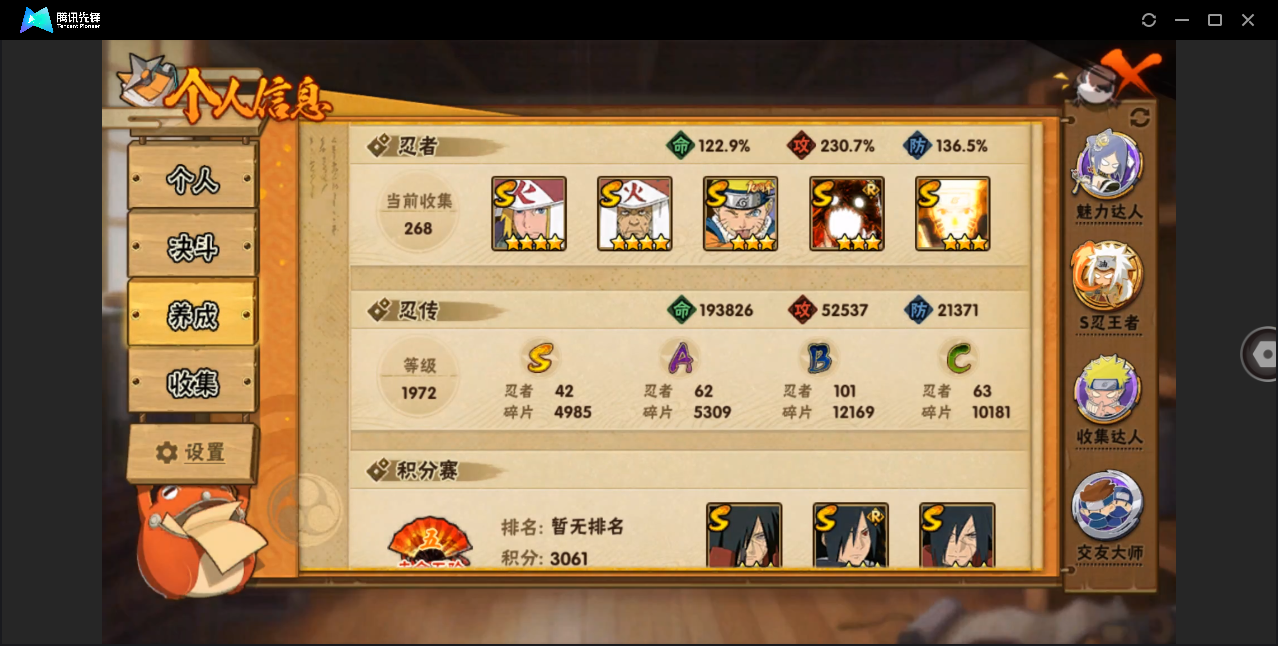Switch to the 个人 tab
The width and height of the screenshot is (1278, 646).
(192, 179)
